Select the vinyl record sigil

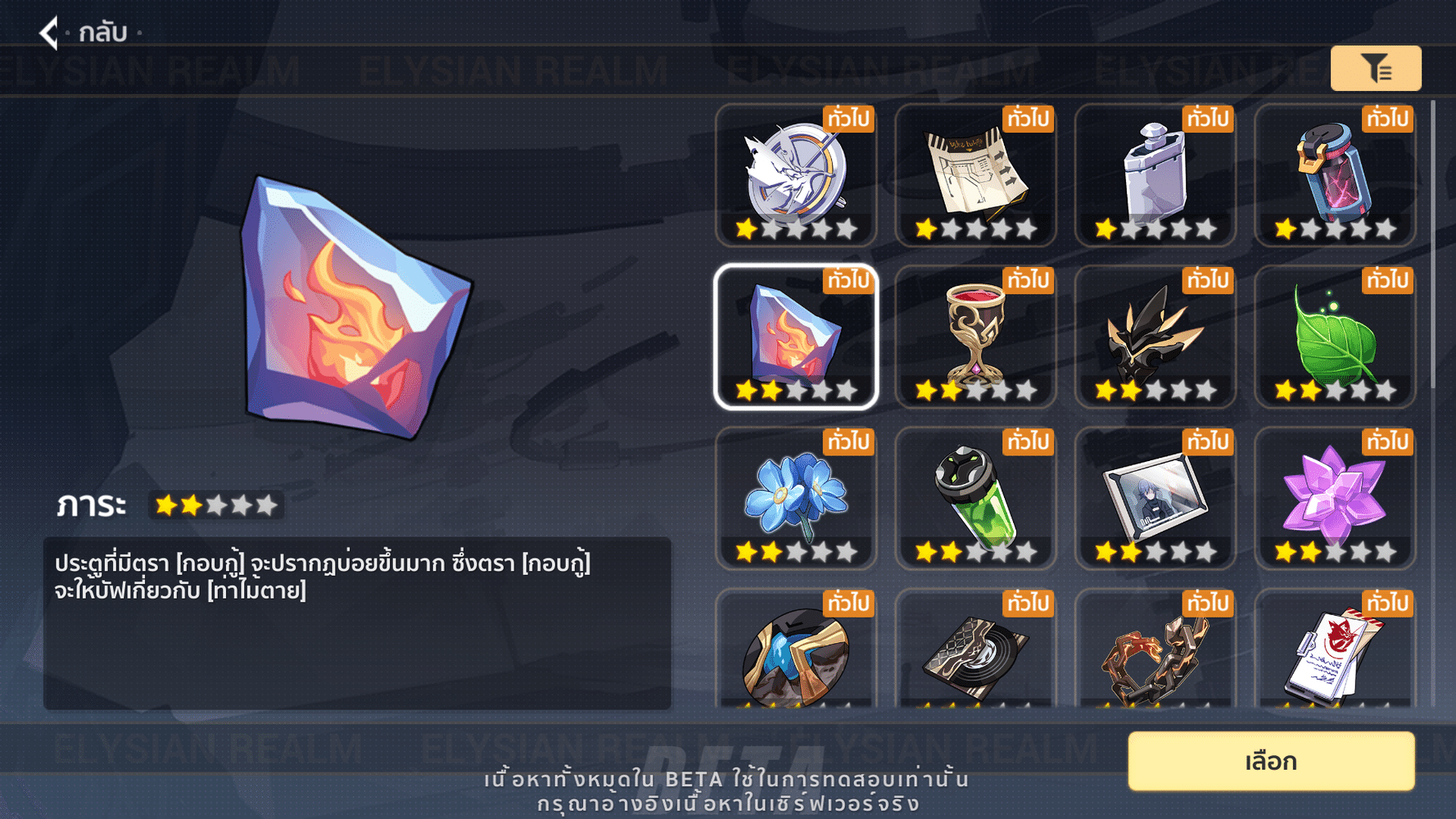coord(975,655)
